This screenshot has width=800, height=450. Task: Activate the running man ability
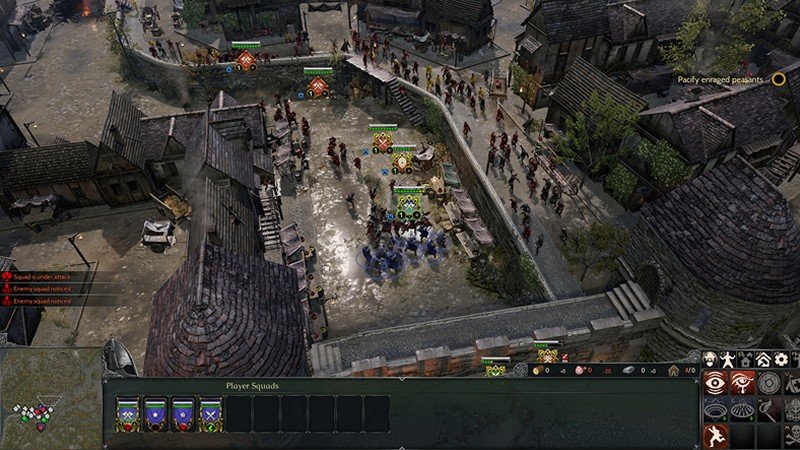pos(715,435)
